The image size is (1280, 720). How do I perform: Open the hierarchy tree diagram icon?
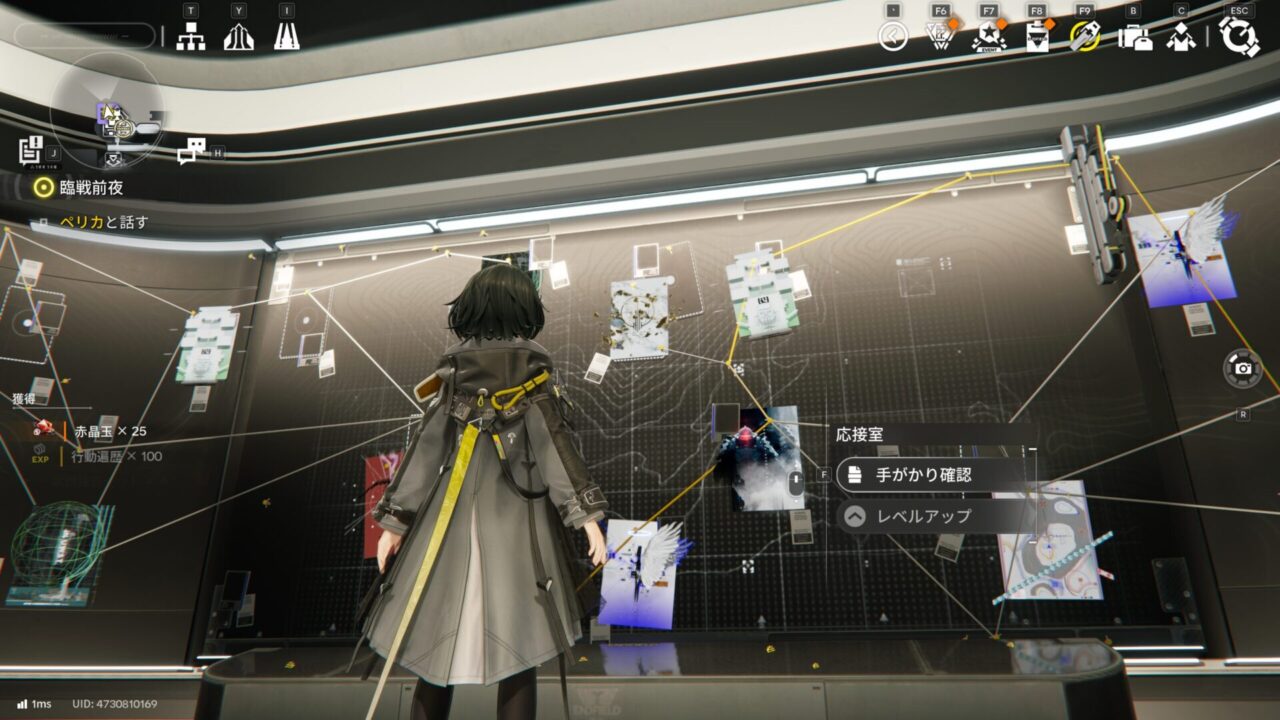click(190, 36)
